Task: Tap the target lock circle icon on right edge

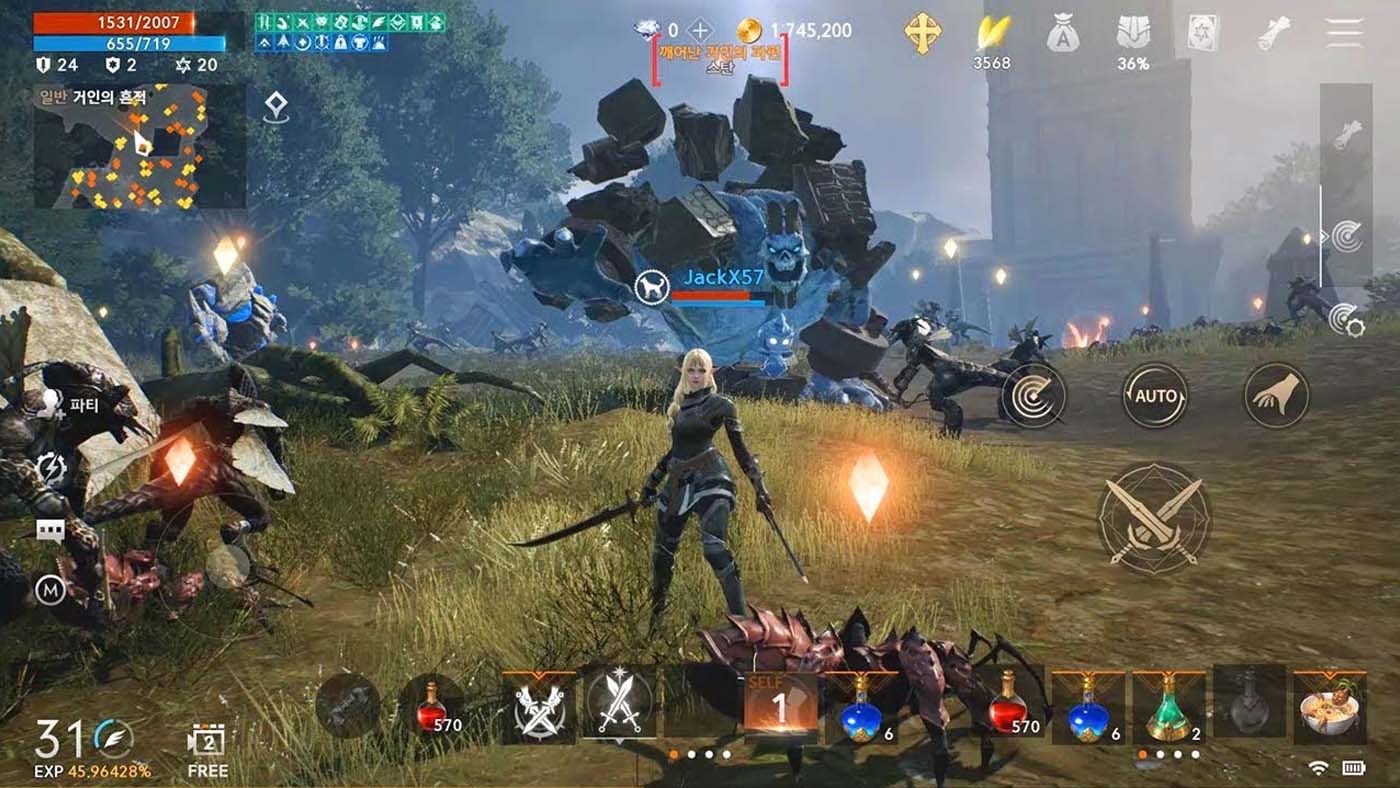Action: pyautogui.click(x=1348, y=236)
